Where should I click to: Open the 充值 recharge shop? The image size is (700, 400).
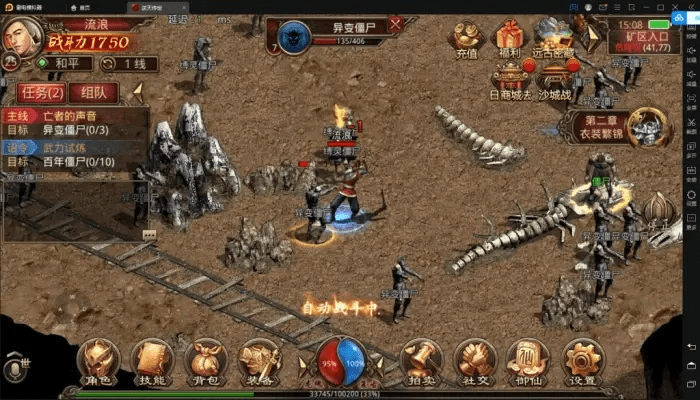coord(467,39)
